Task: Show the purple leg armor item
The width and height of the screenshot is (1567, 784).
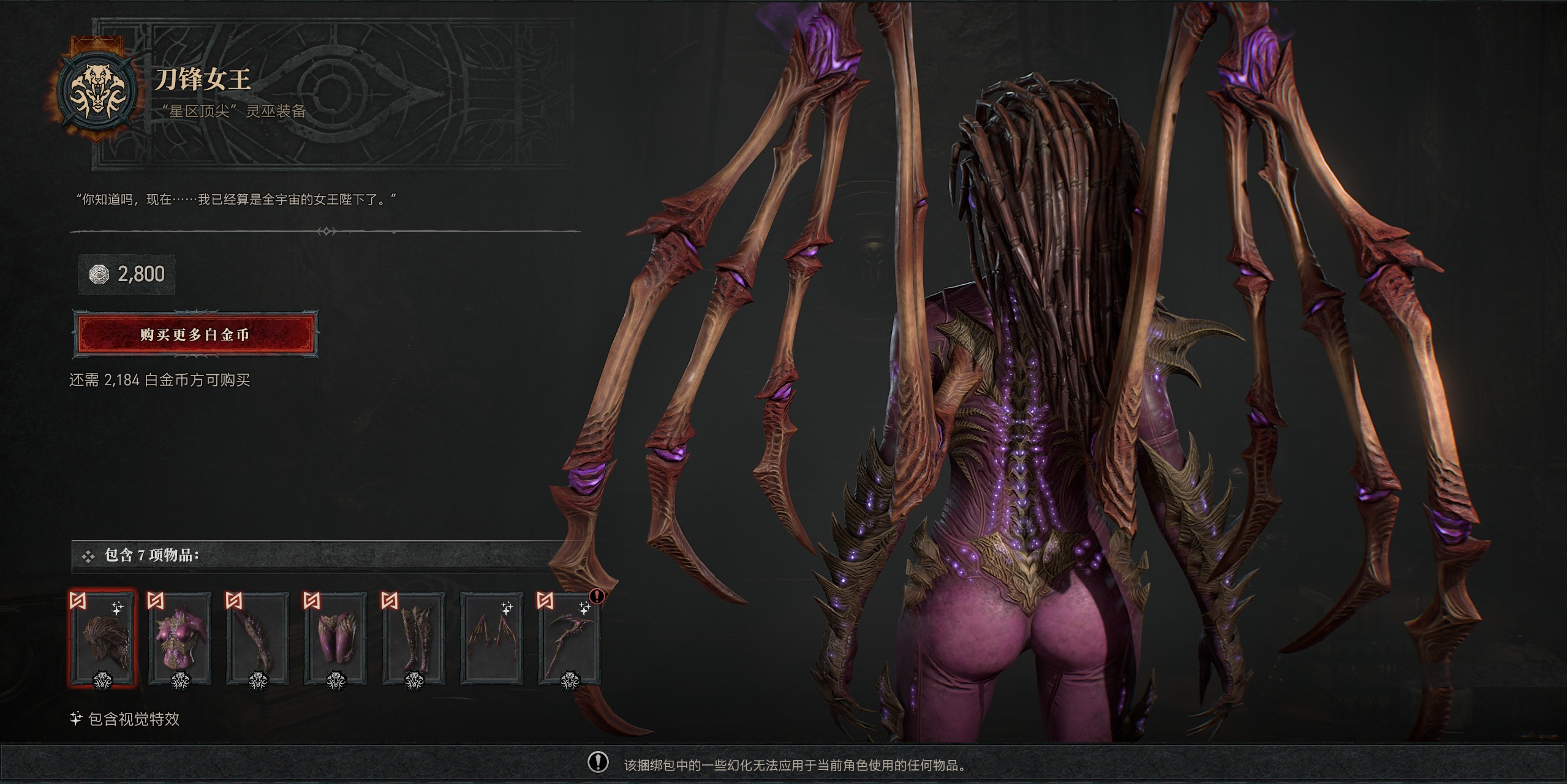Action: click(x=335, y=638)
